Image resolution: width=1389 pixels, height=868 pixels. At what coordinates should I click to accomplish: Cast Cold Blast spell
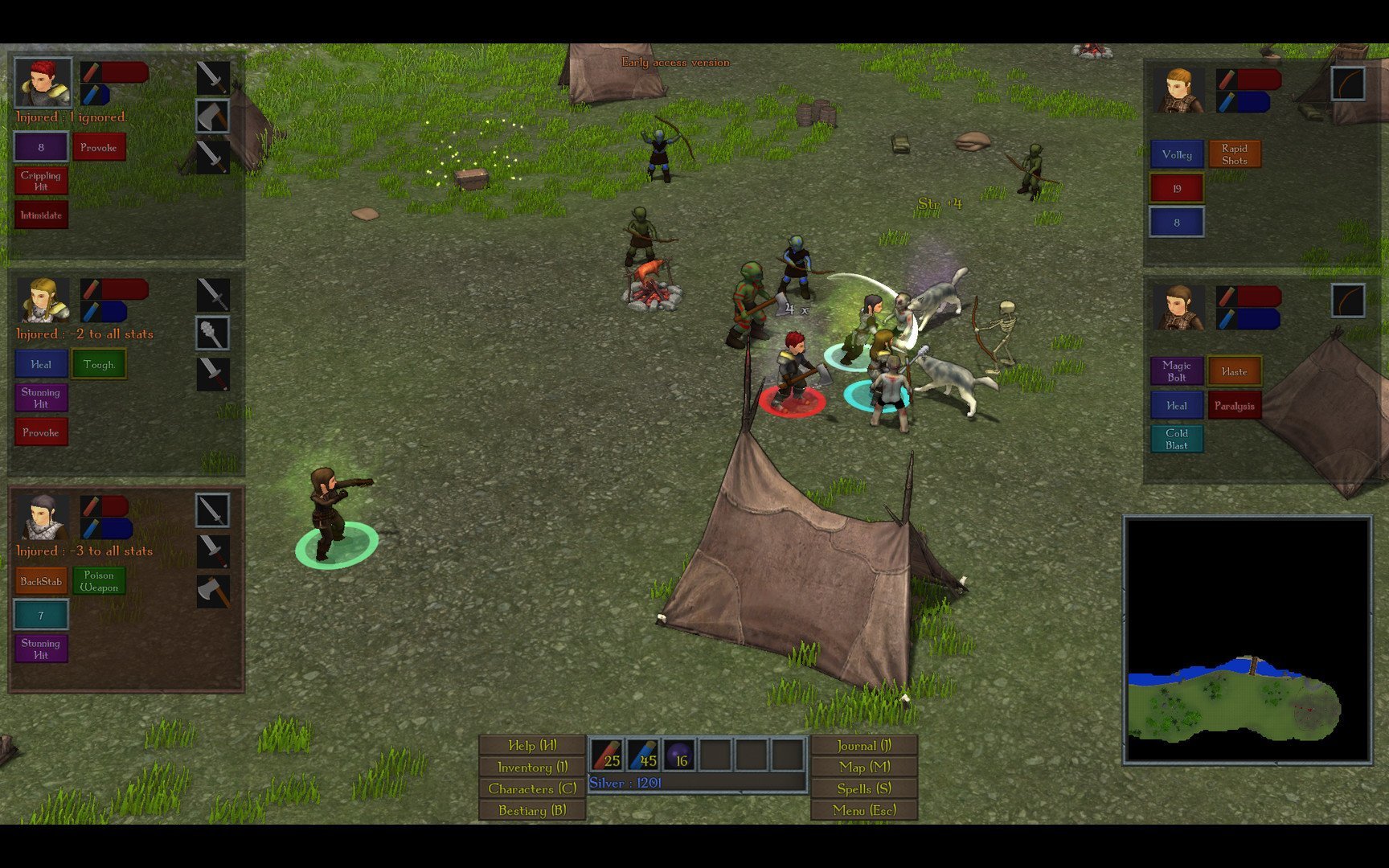pos(1177,439)
